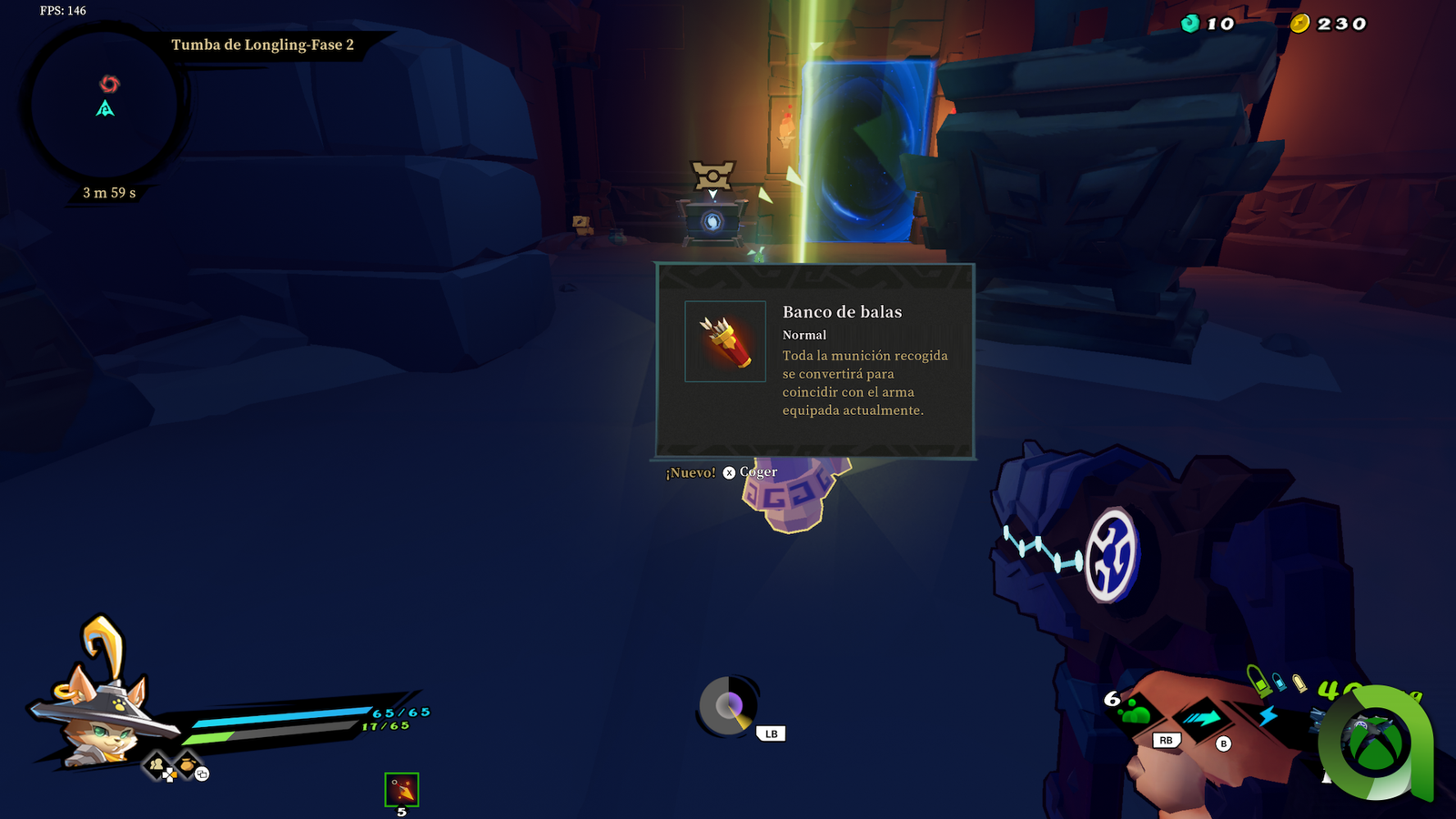
Task: Select the large green ammo type icon
Action: [x=1259, y=681]
